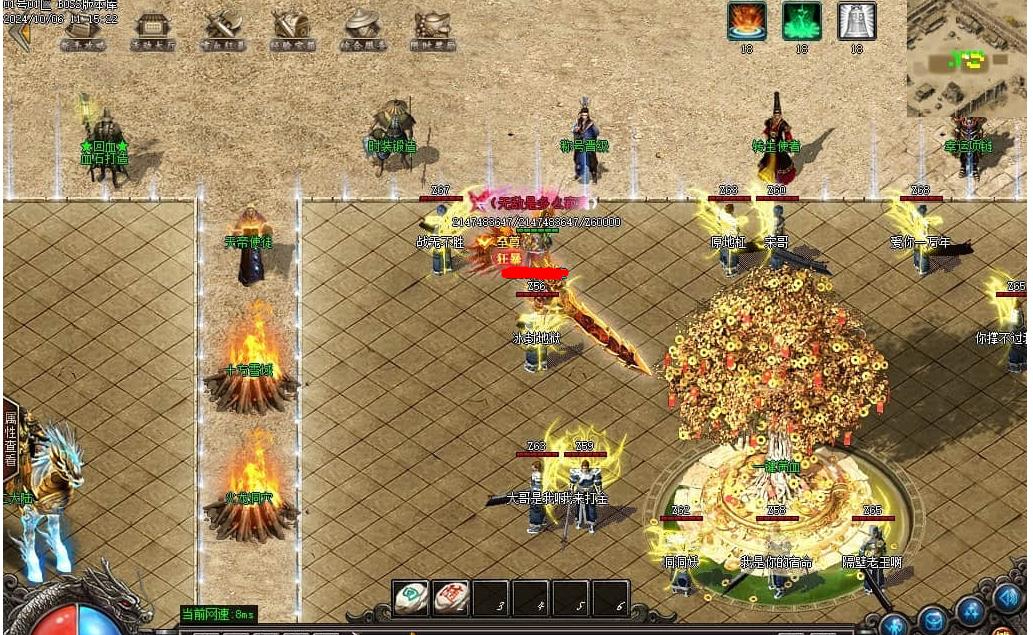This screenshot has width=1033, height=635.
Task: Select the fire explosion buff icon
Action: (746, 21)
